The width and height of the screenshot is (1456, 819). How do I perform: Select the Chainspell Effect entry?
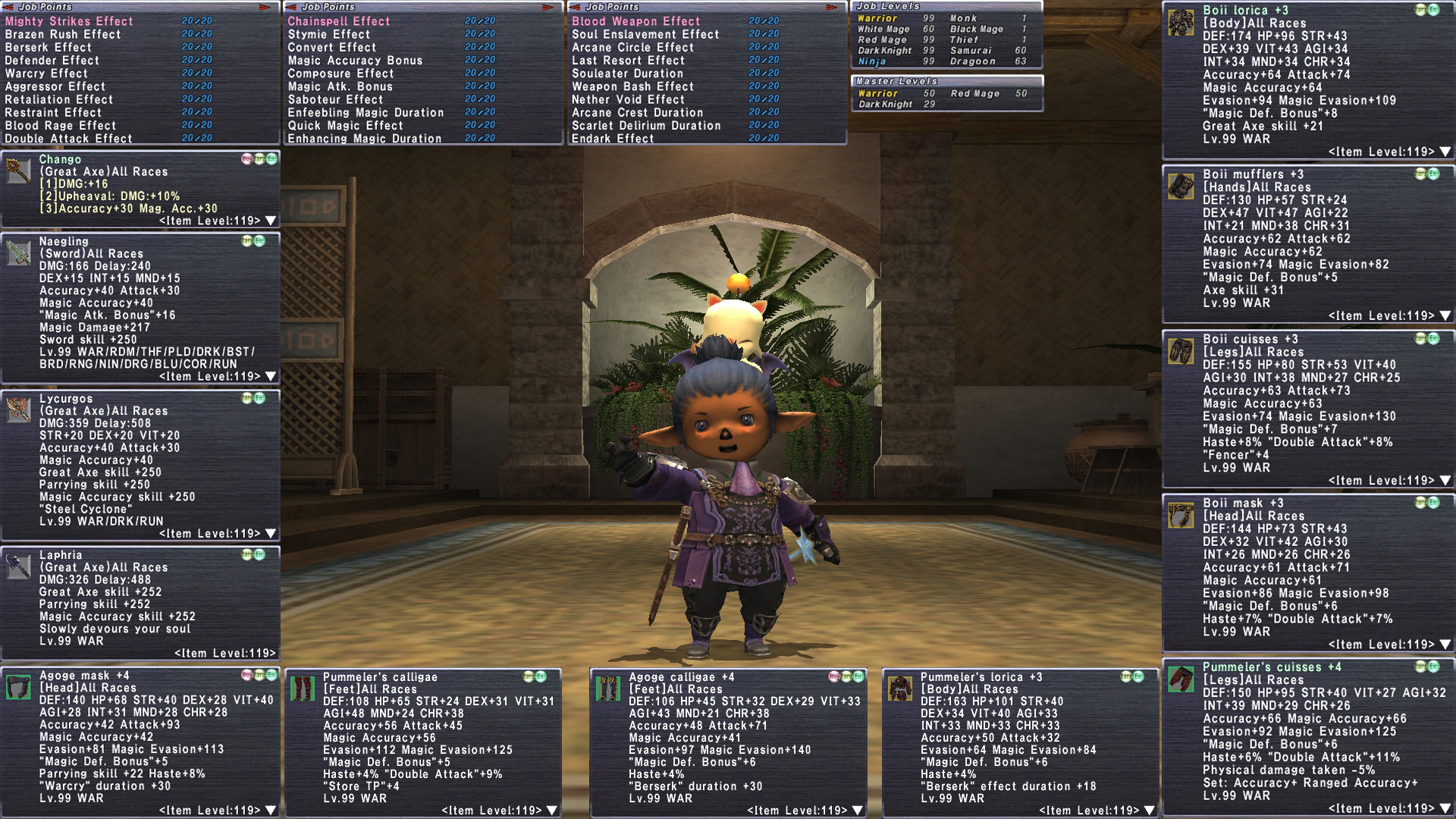click(x=338, y=21)
